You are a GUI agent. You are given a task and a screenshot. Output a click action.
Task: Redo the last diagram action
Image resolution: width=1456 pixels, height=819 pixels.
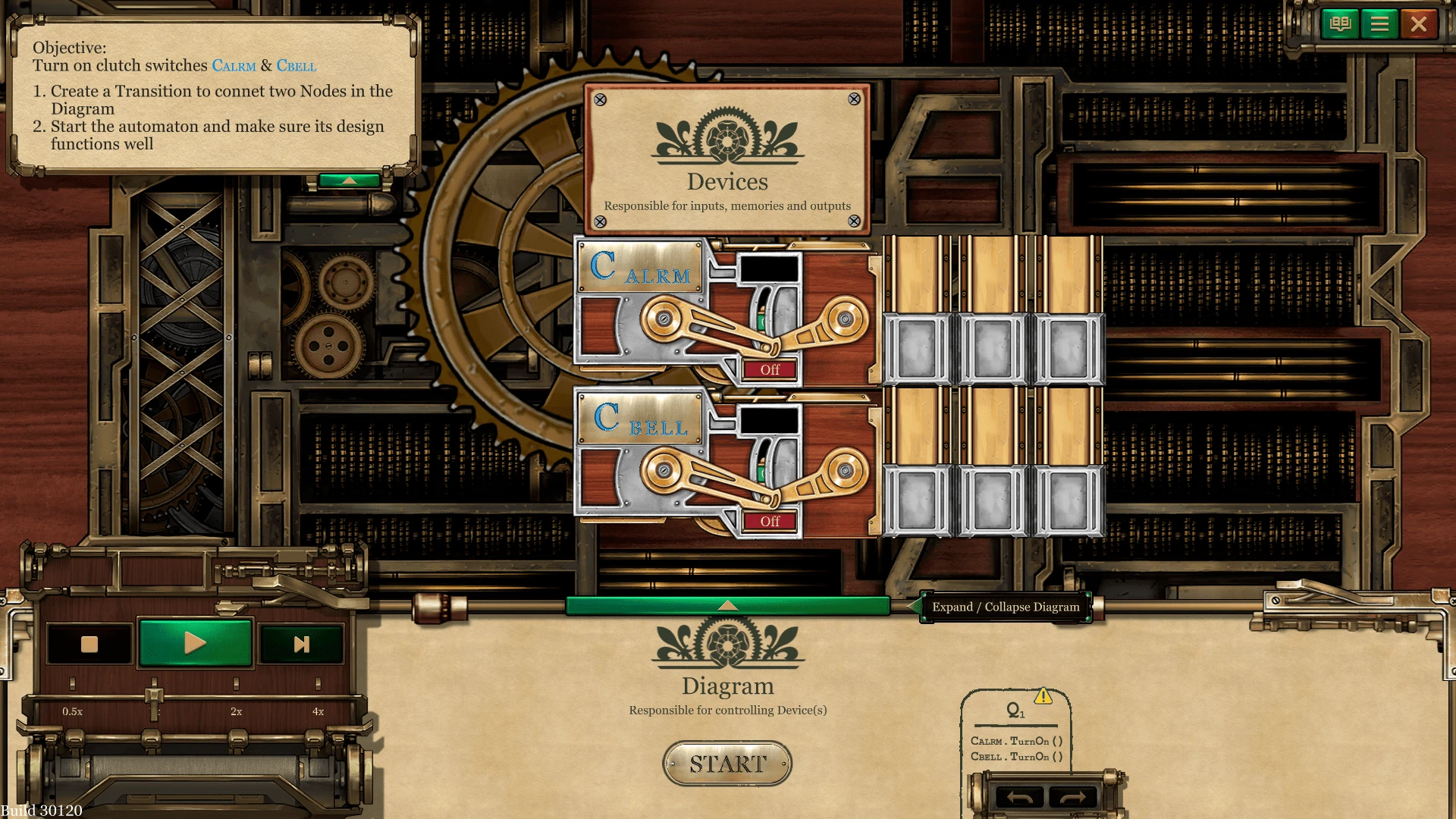(x=1072, y=797)
